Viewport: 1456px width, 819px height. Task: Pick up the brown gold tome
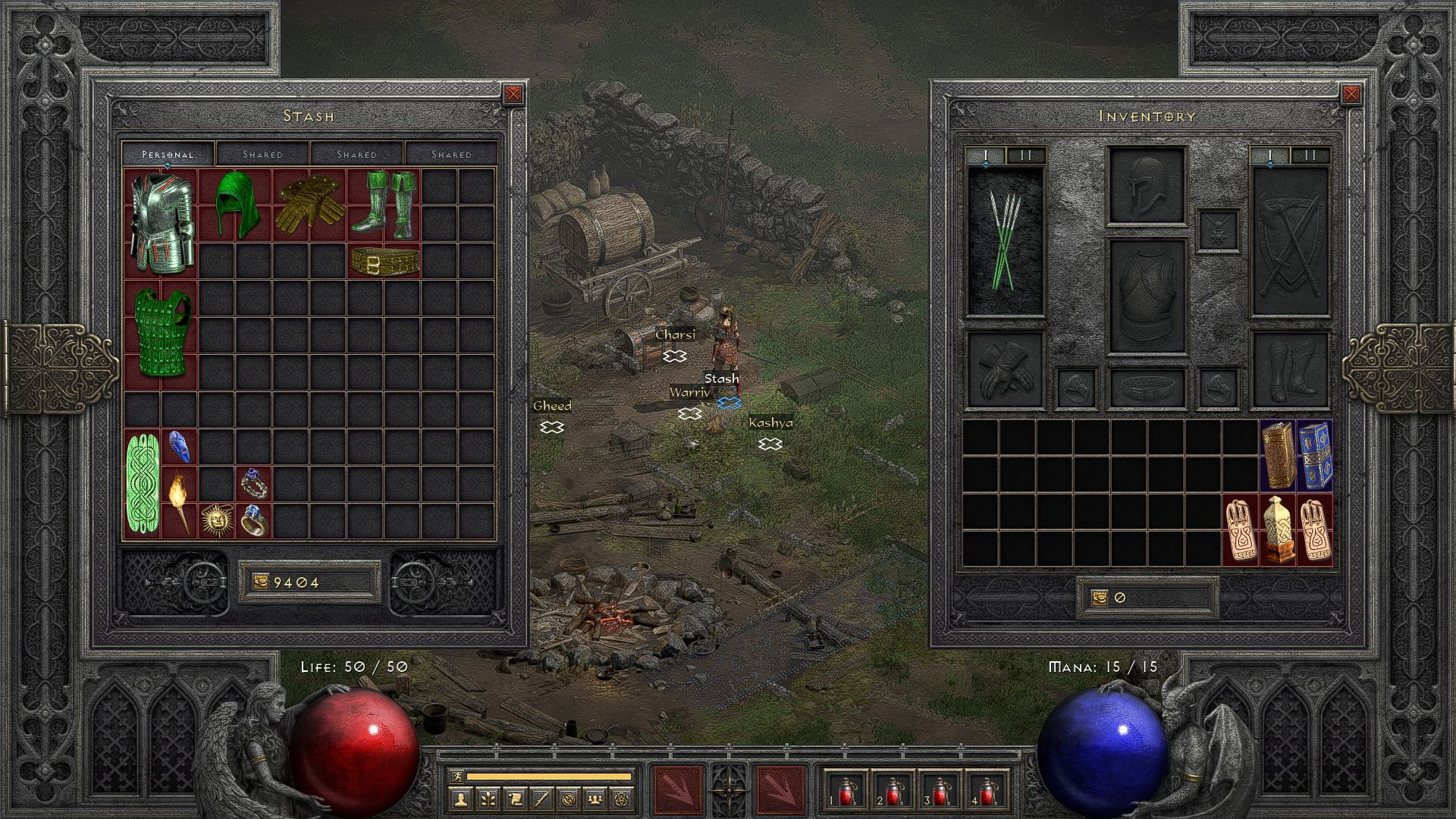(1278, 454)
